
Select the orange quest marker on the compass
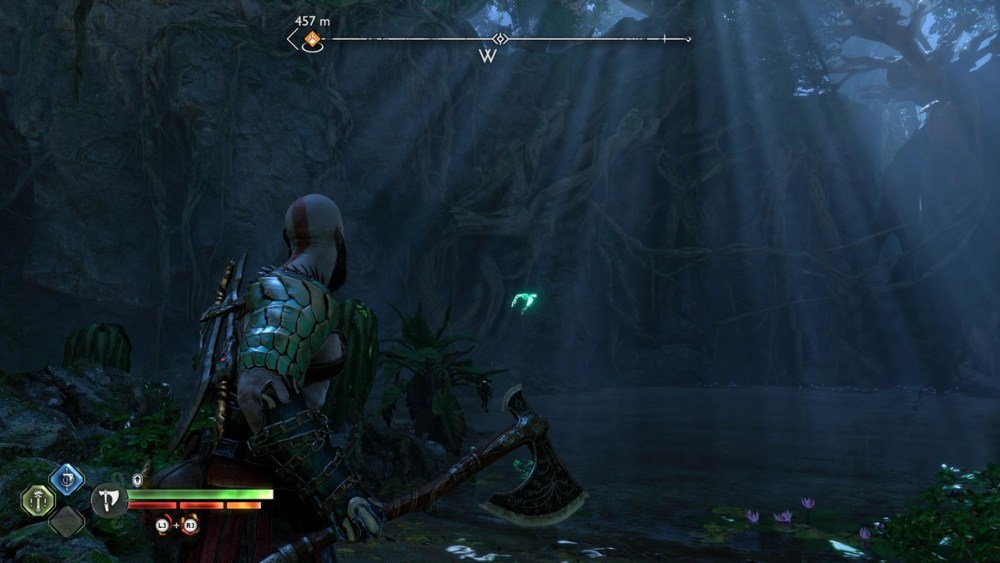(312, 41)
